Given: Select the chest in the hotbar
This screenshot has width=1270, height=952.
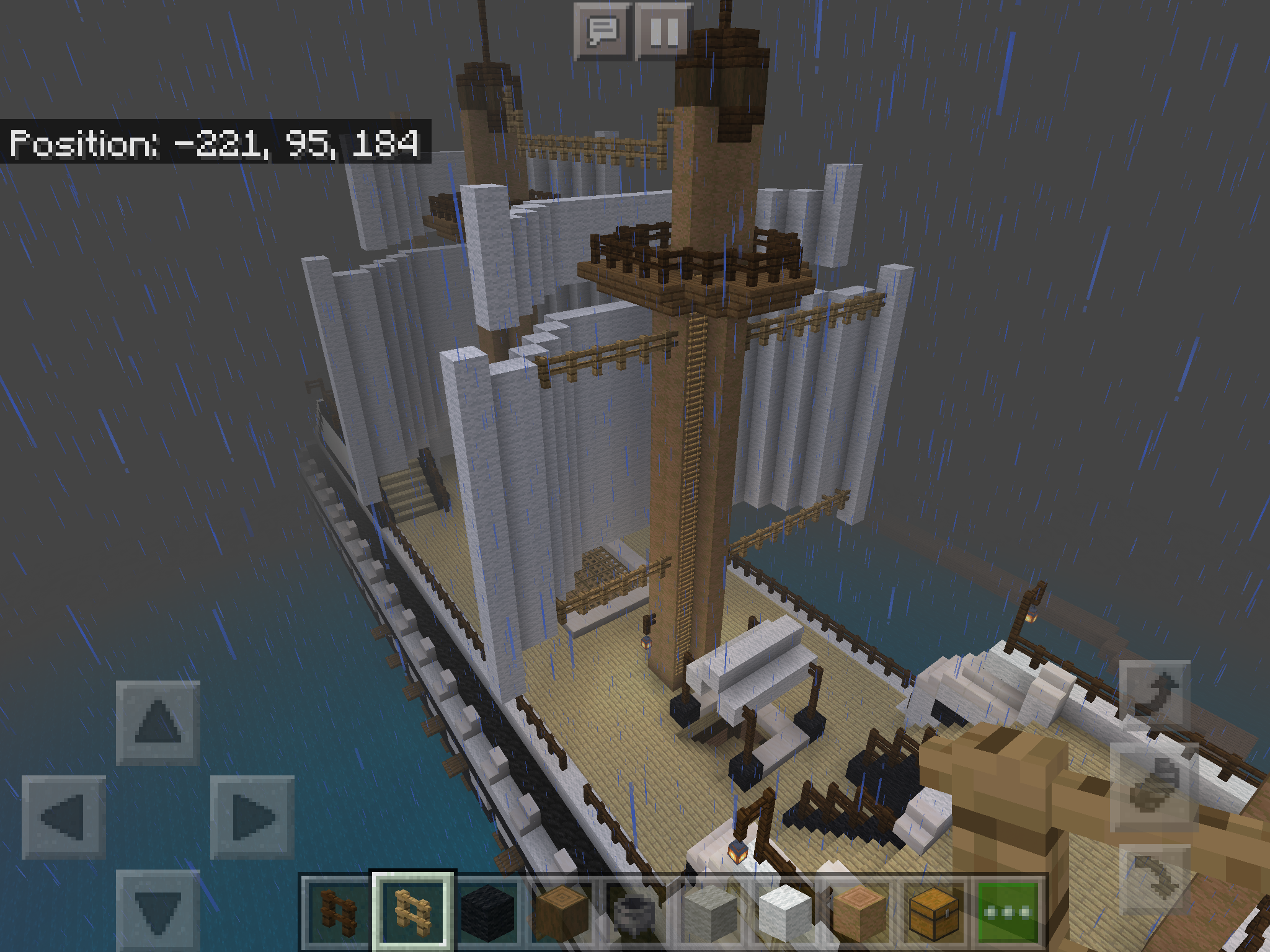Looking at the screenshot, I should (933, 911).
